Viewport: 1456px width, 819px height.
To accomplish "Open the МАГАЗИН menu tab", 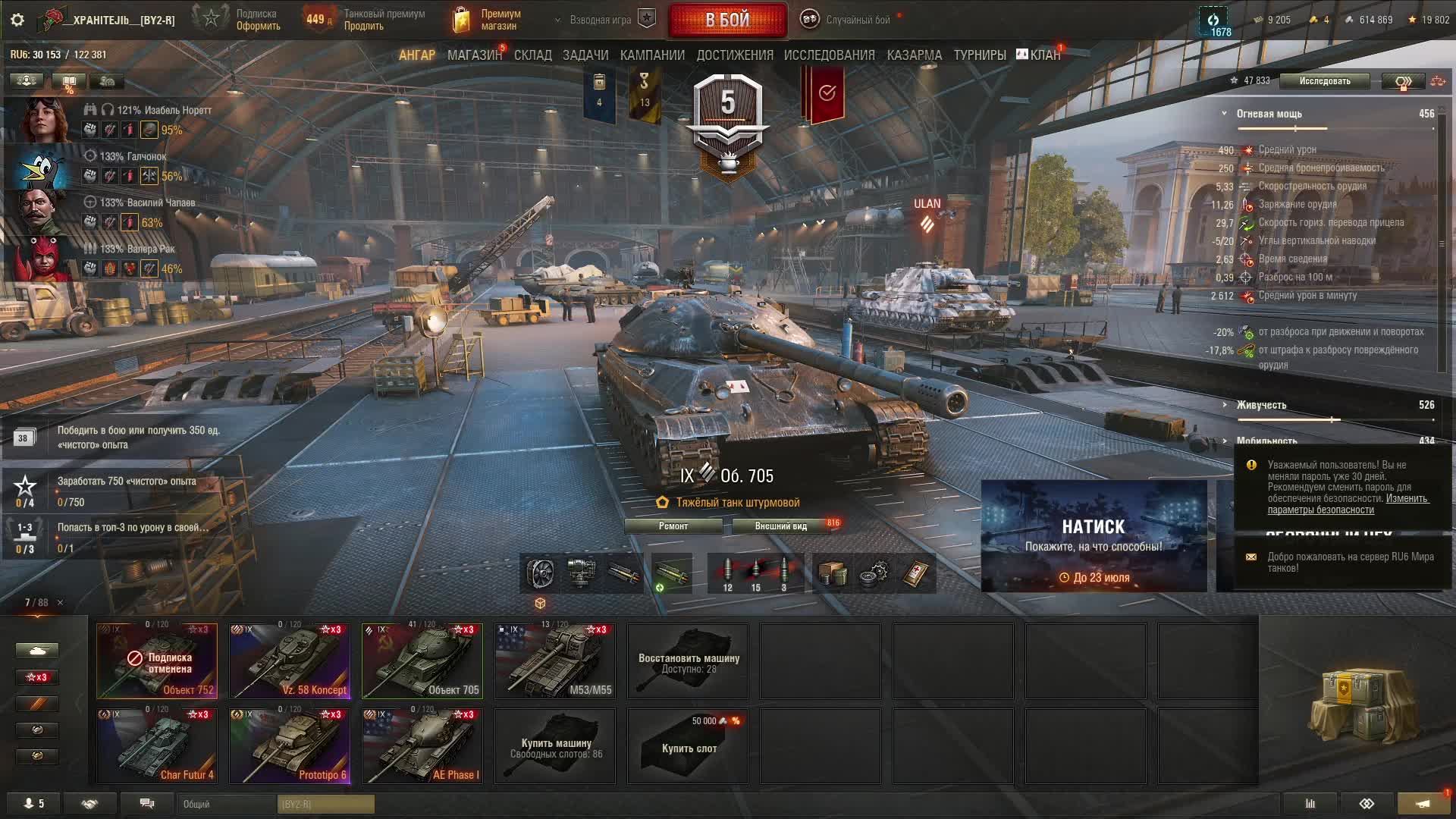I will click(474, 55).
